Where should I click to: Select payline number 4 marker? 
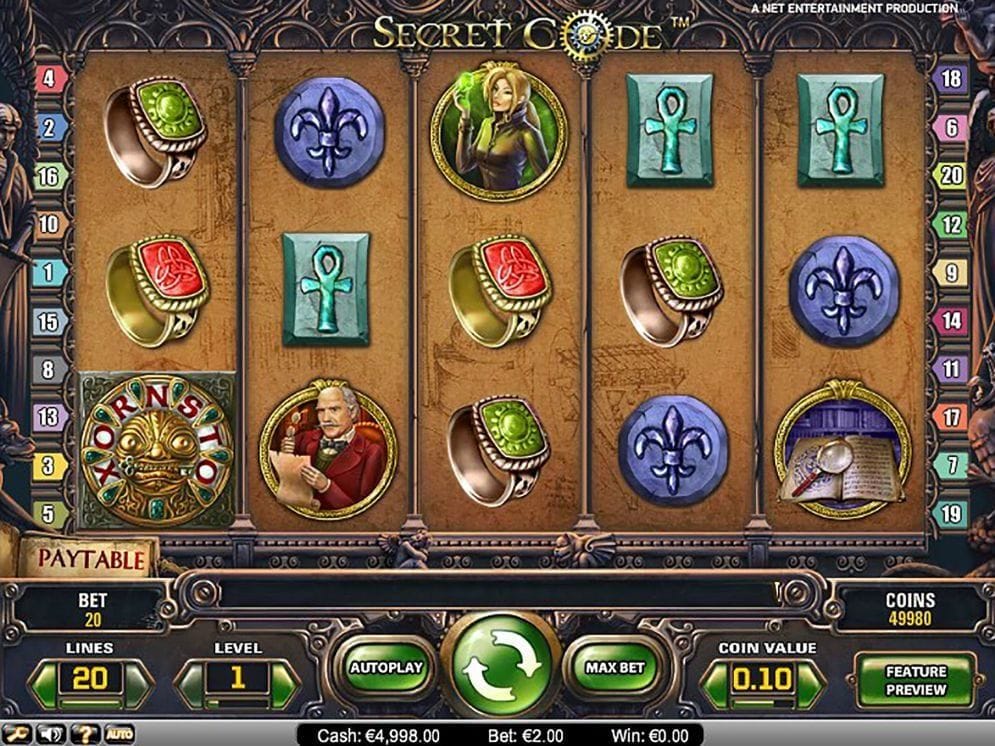50,79
